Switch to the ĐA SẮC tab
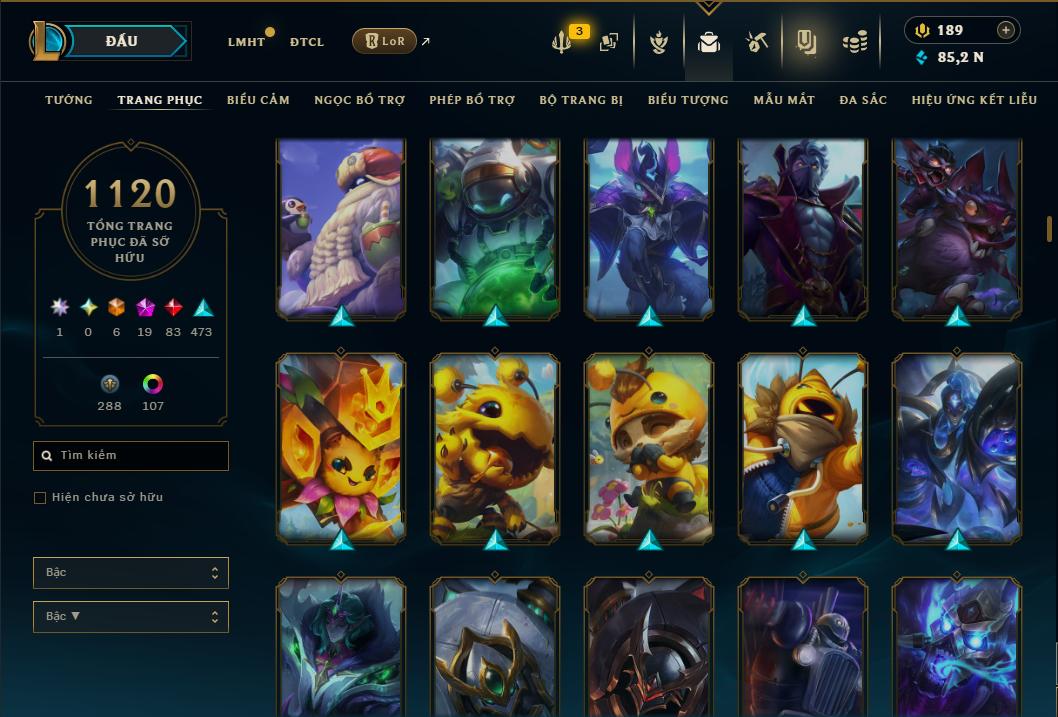 pos(863,100)
